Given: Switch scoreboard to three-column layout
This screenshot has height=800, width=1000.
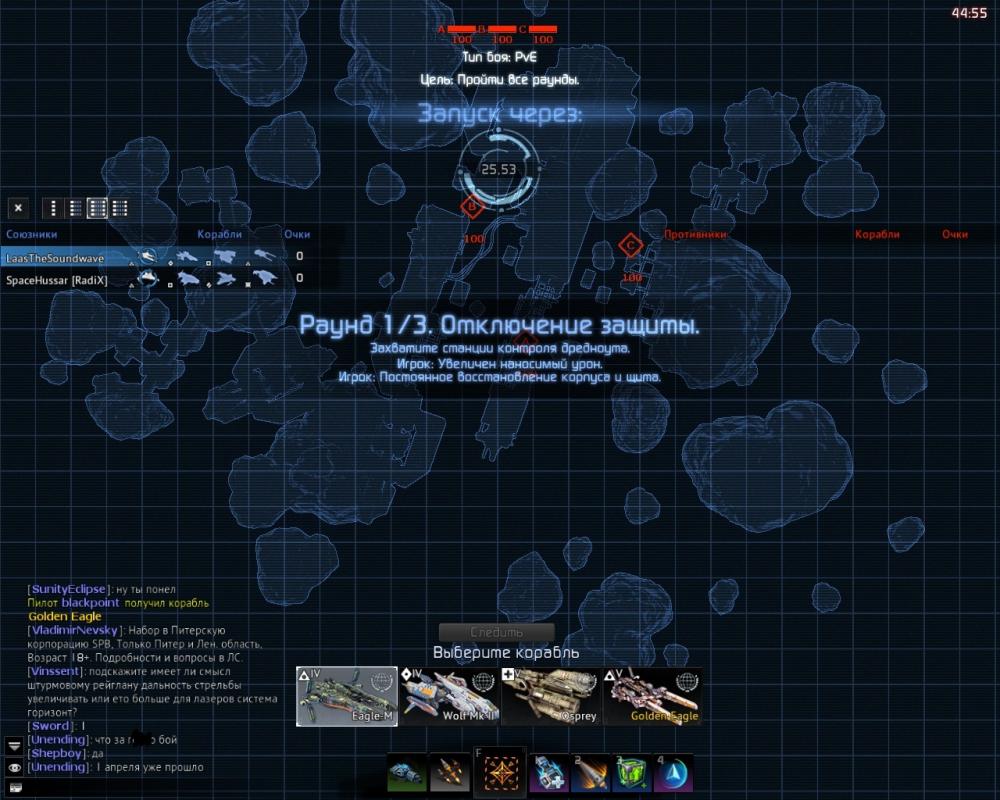Looking at the screenshot, I should 98,208.
